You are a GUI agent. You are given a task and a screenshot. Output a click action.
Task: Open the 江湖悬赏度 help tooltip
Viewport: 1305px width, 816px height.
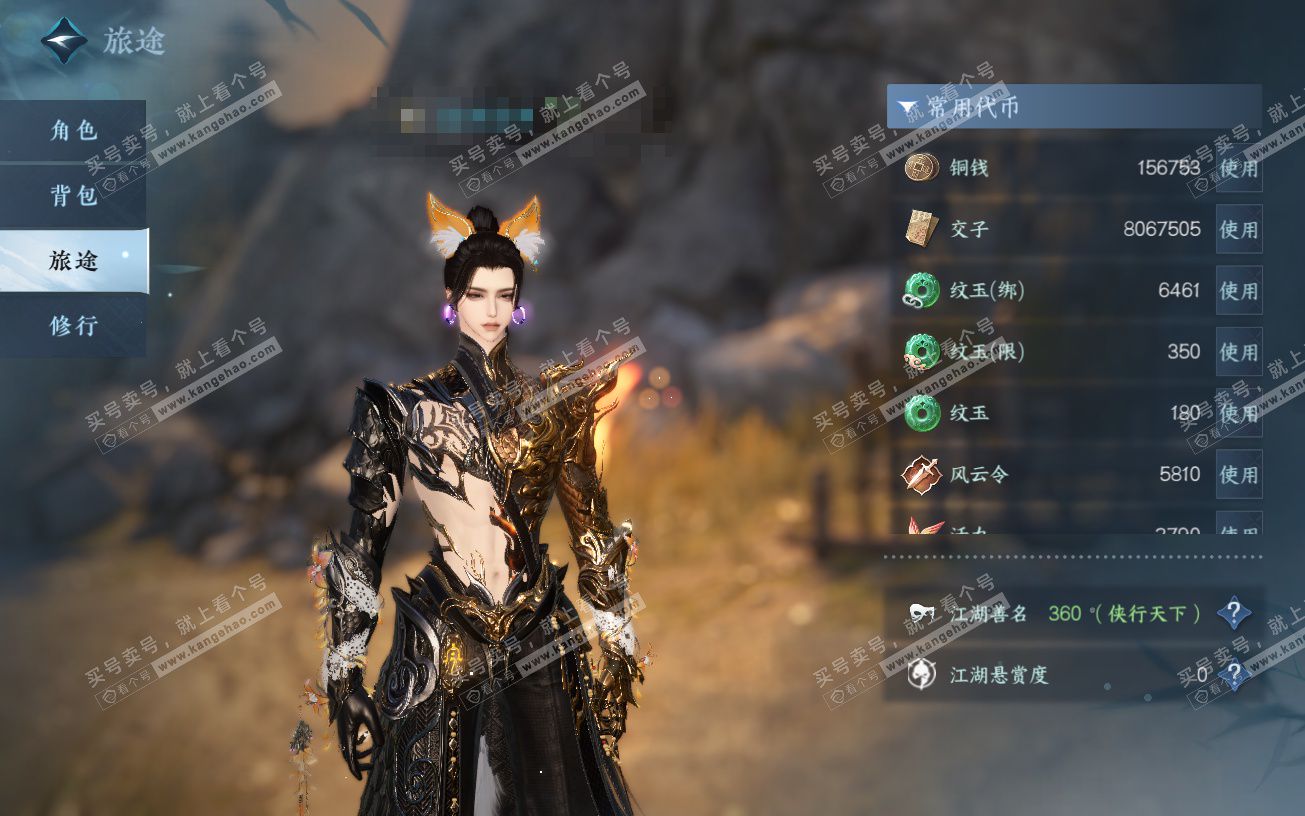click(x=1234, y=675)
